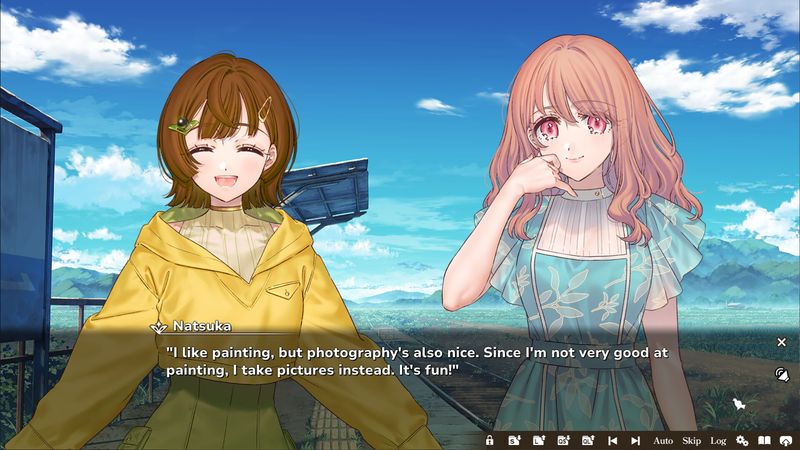Activate Skip mode
The width and height of the screenshot is (800, 450).
tap(691, 440)
